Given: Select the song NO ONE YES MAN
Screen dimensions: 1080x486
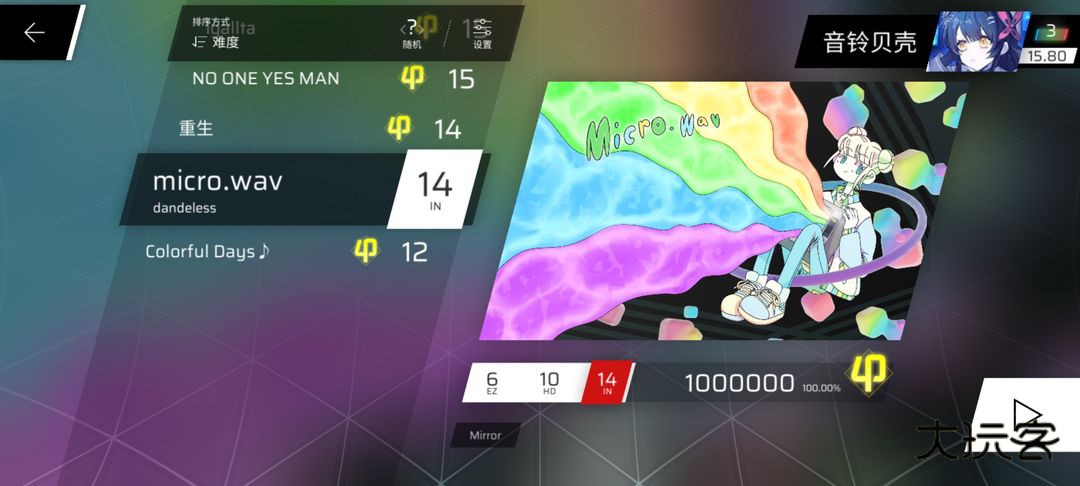Looking at the screenshot, I should pos(266,78).
